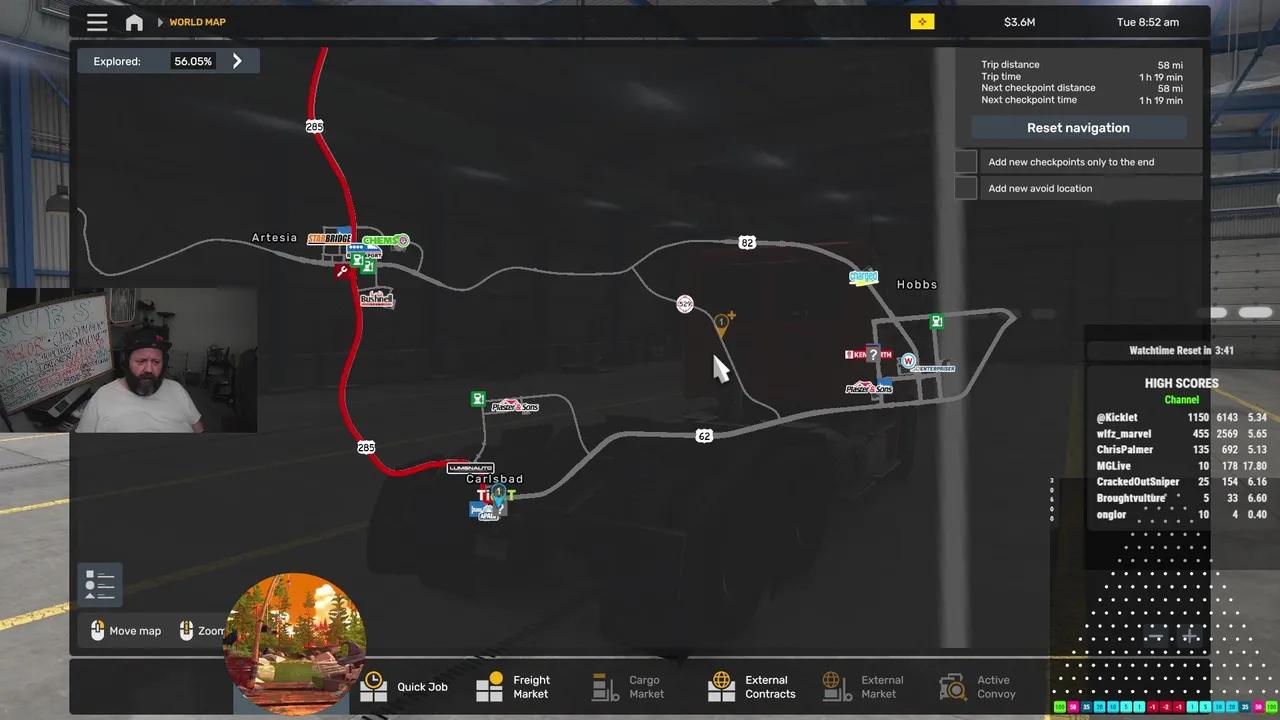Go to the home screen icon
Image resolution: width=1280 pixels, height=720 pixels.
[134, 21]
